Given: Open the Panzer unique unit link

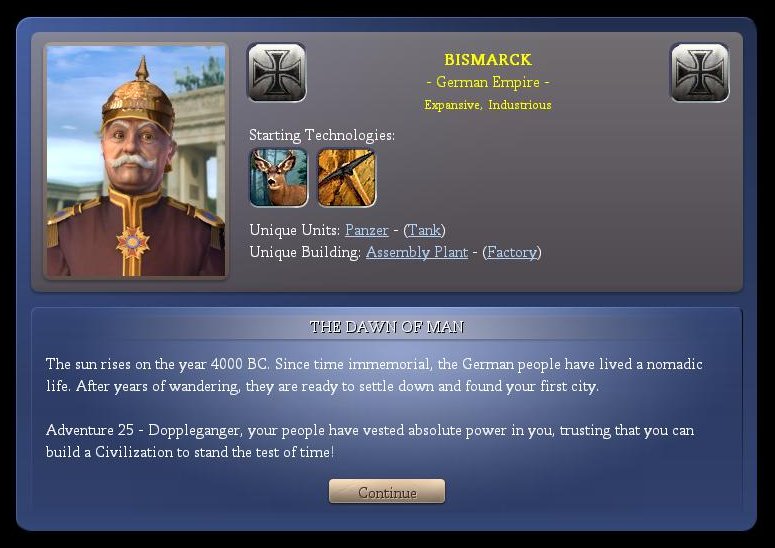Looking at the screenshot, I should [366, 230].
